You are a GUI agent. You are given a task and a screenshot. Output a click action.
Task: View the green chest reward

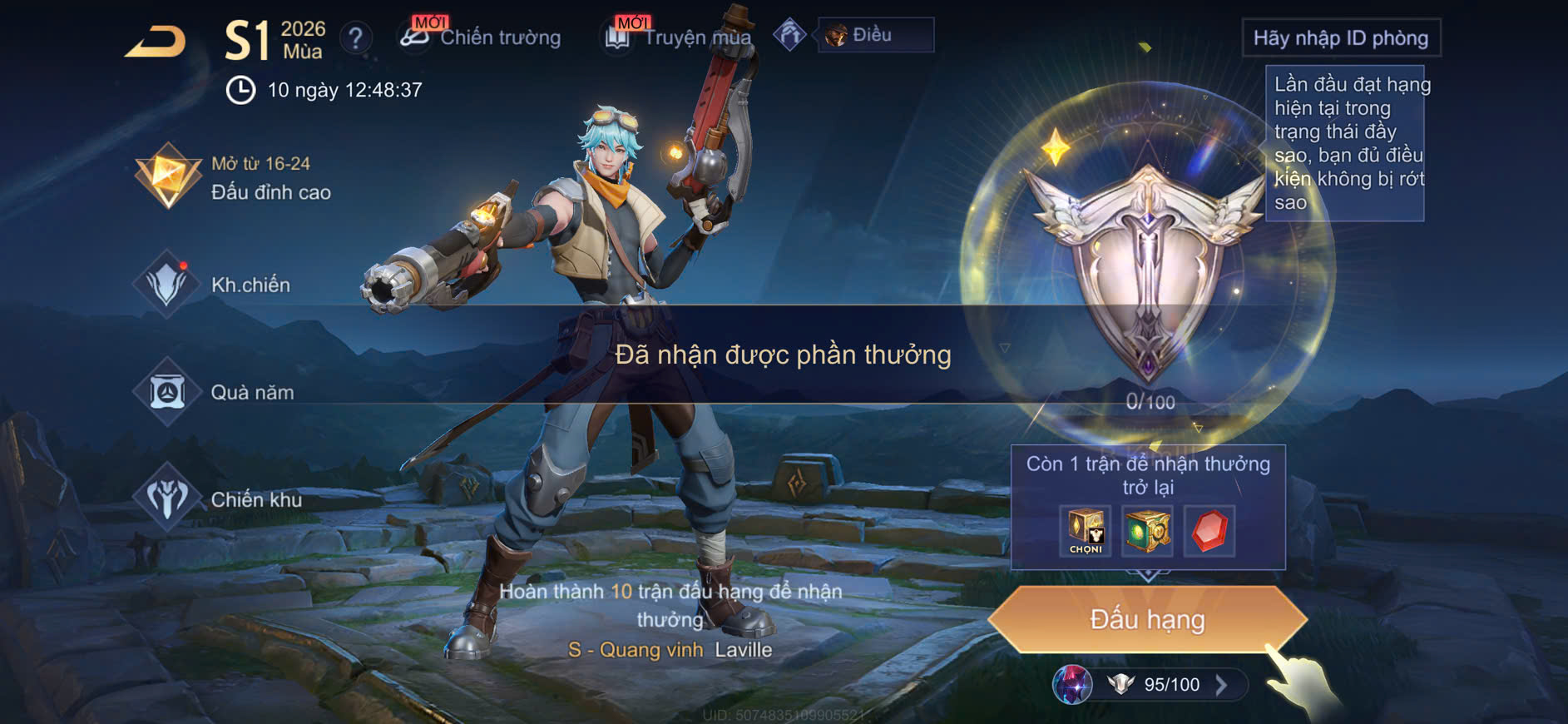pos(1147,531)
